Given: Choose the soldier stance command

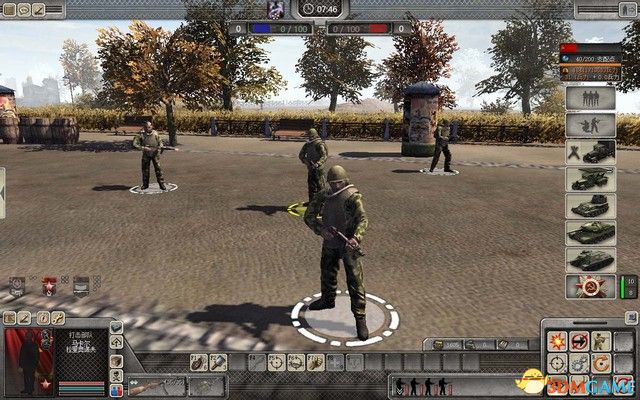Looking at the screenshot, I should 601,341.
